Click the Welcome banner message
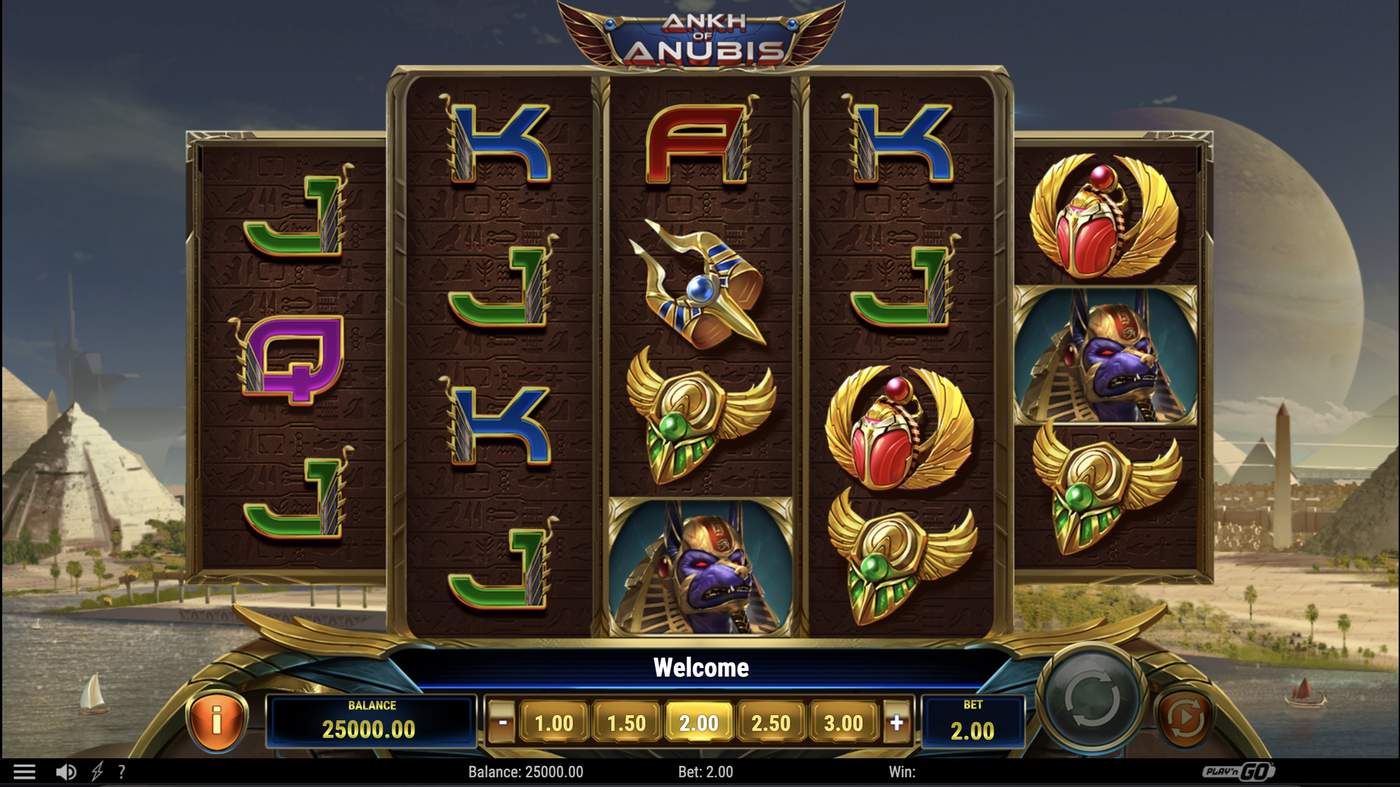This screenshot has height=787, width=1400. tap(700, 667)
